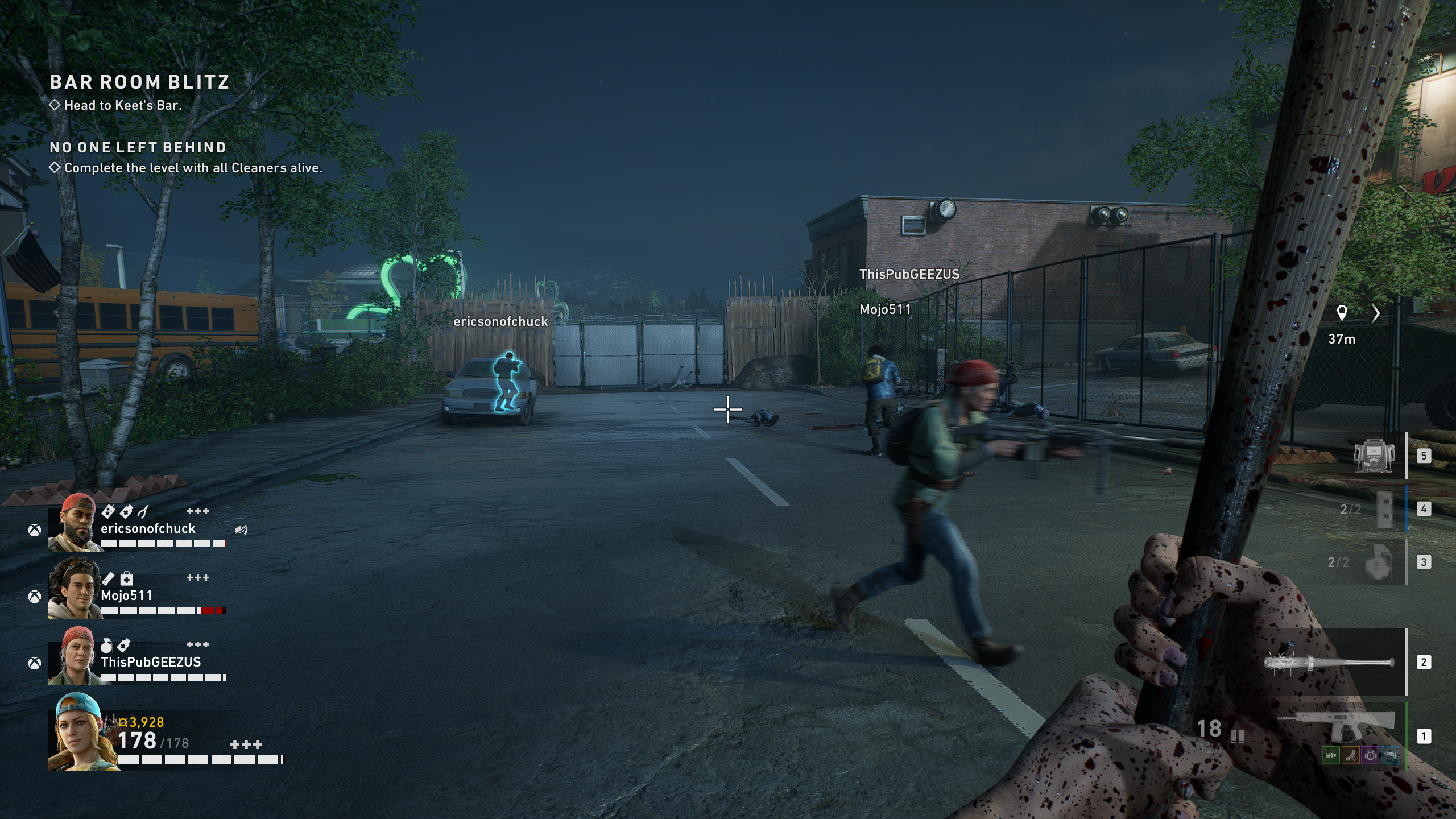Click the copper currency counter icon

coord(123,722)
